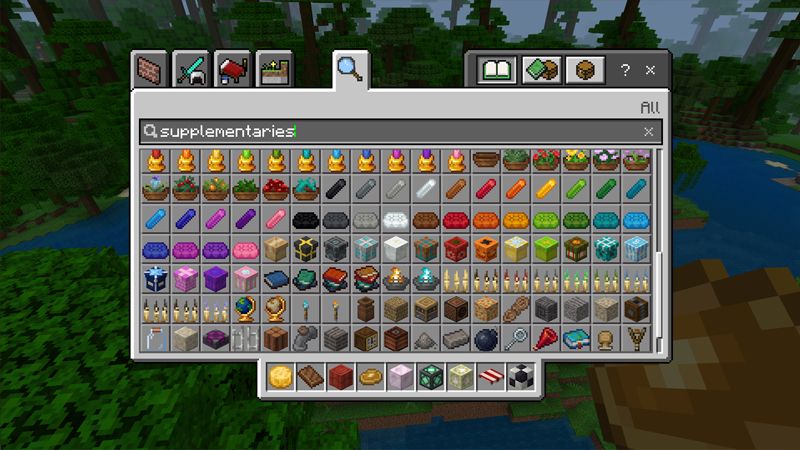
Task: Select the yellow round block in hotbar
Action: (x=281, y=377)
